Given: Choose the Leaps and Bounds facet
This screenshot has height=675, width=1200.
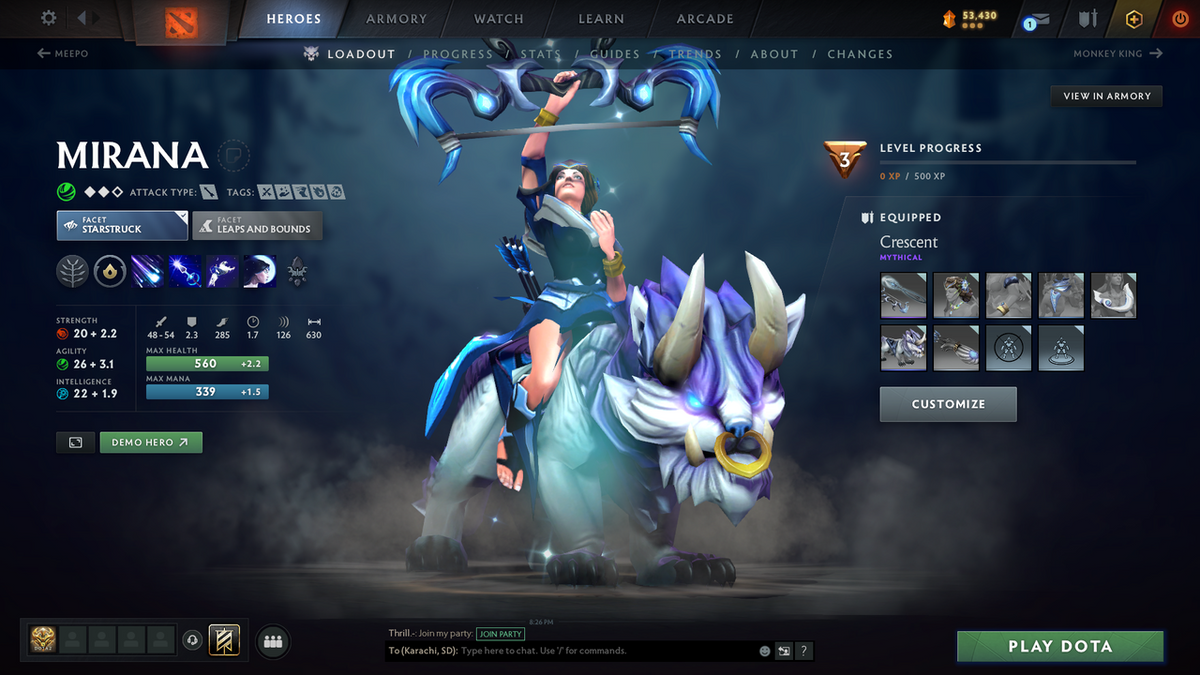Looking at the screenshot, I should (x=257, y=225).
